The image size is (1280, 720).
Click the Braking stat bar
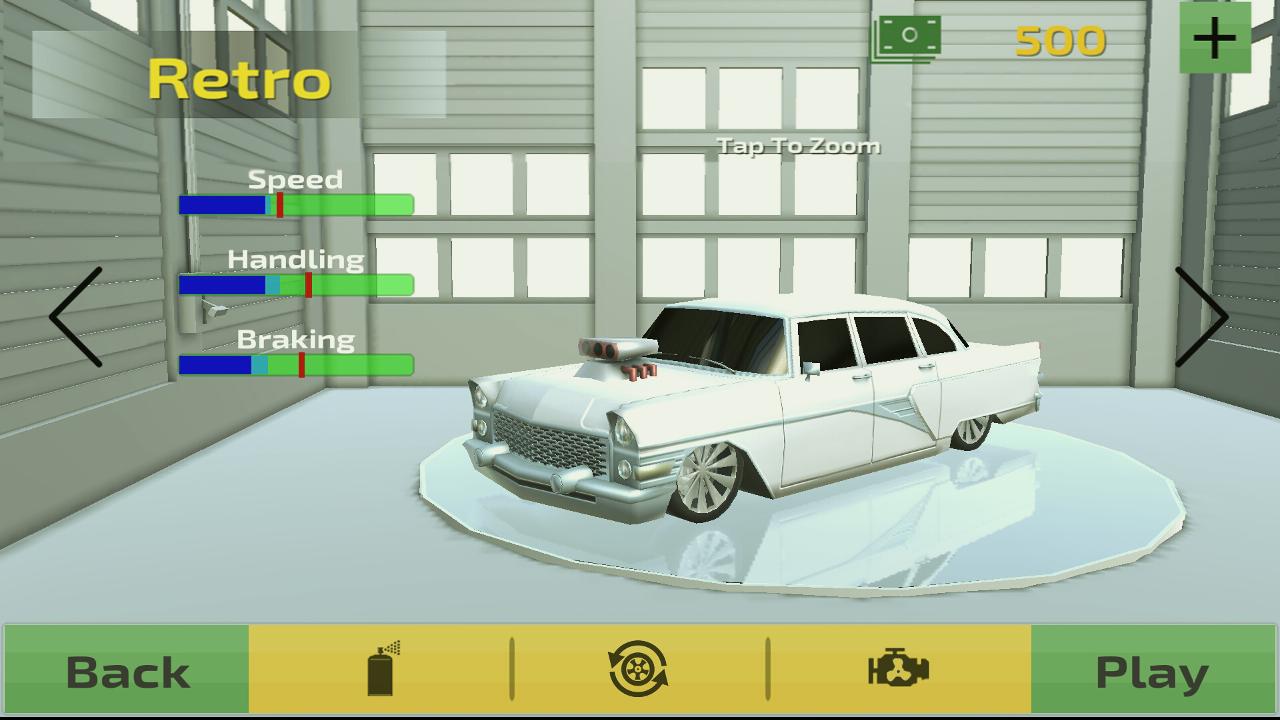pyautogui.click(x=297, y=364)
